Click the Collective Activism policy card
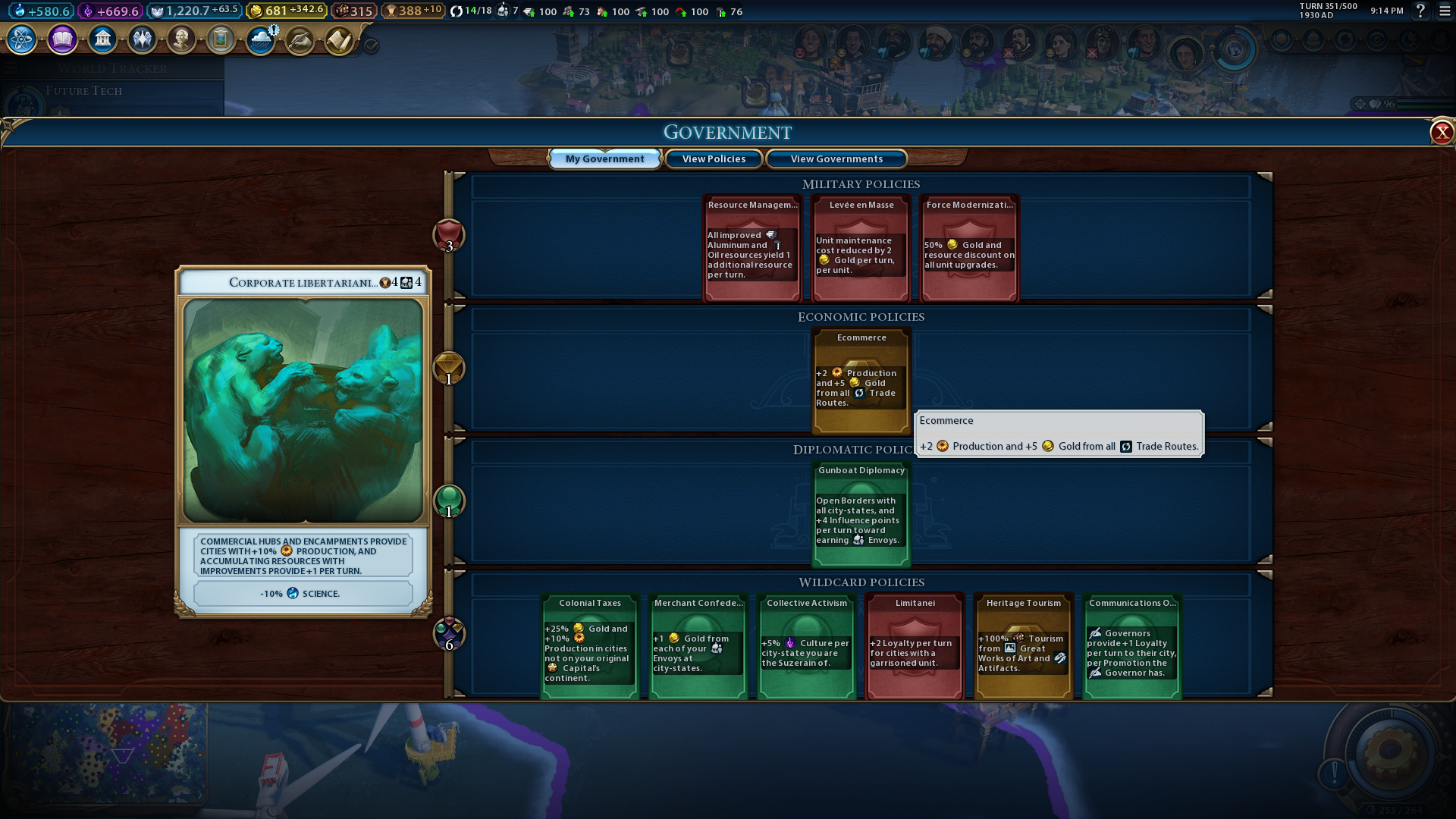This screenshot has height=819, width=1456. (806, 646)
